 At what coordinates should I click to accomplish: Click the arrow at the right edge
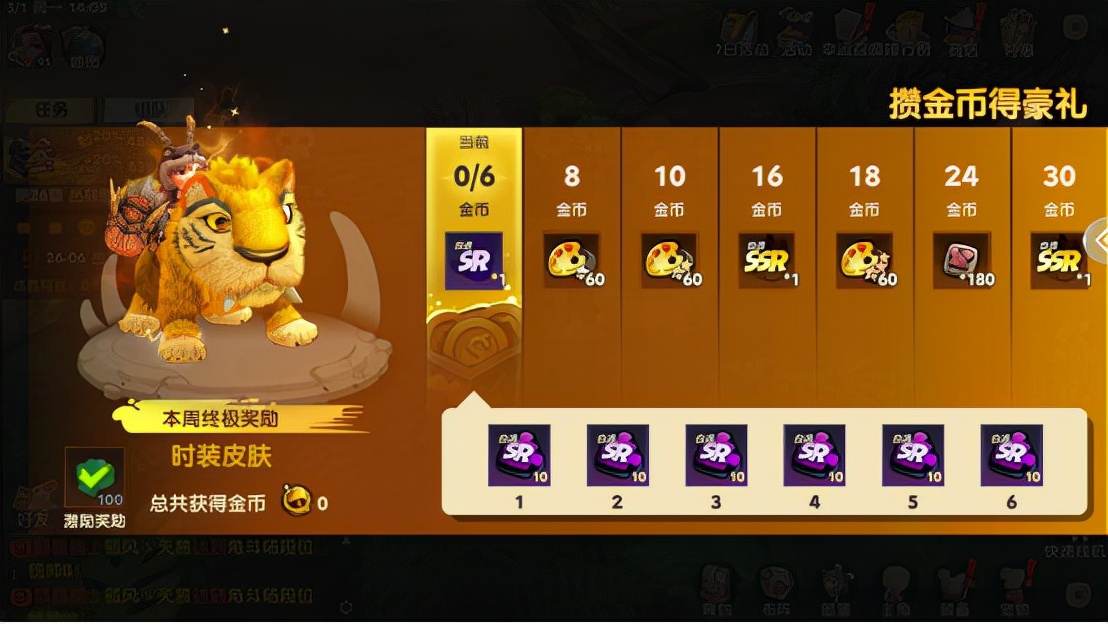(x=1097, y=240)
